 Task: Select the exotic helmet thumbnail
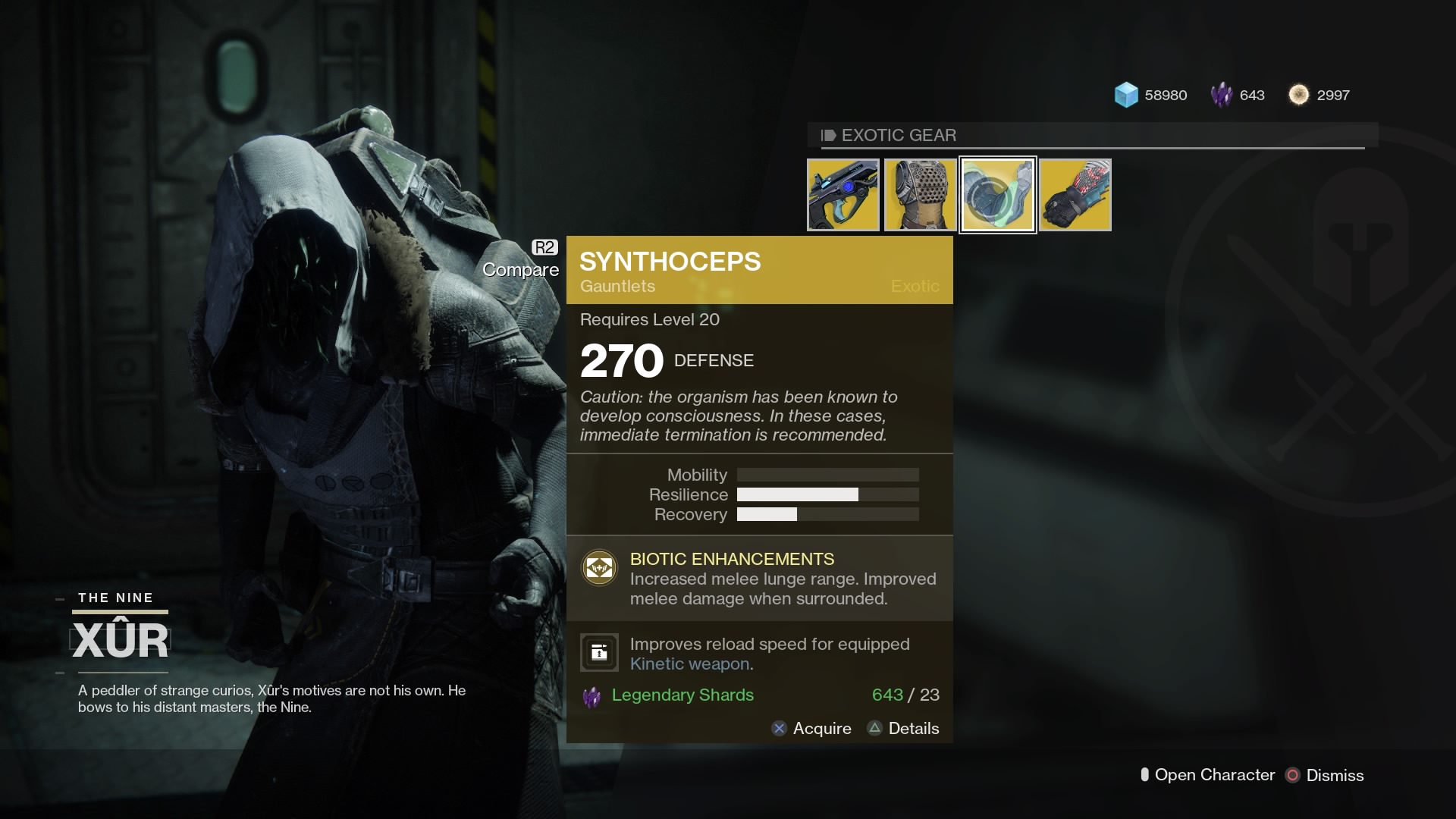click(x=920, y=194)
